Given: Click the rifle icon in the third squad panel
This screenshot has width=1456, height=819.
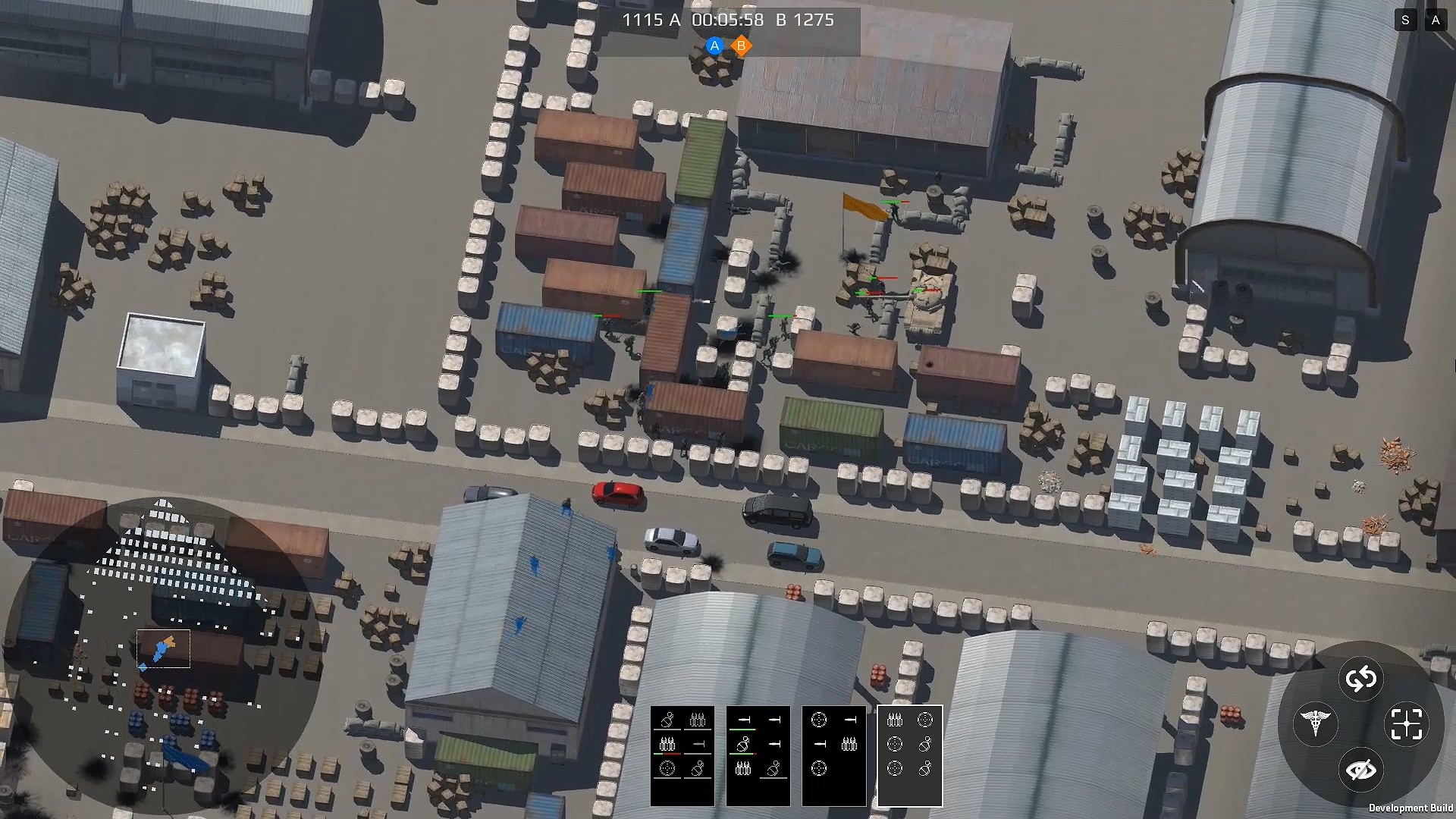Looking at the screenshot, I should pos(851,719).
